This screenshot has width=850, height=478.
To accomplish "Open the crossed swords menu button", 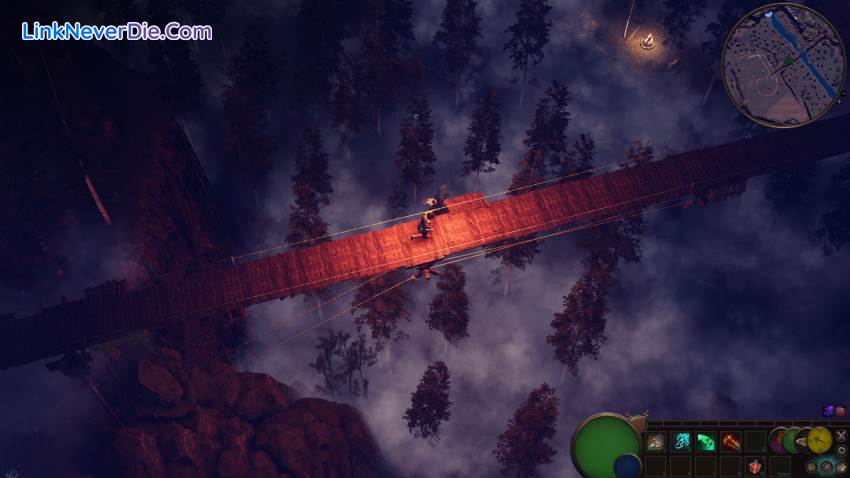I will pyautogui.click(x=841, y=435).
